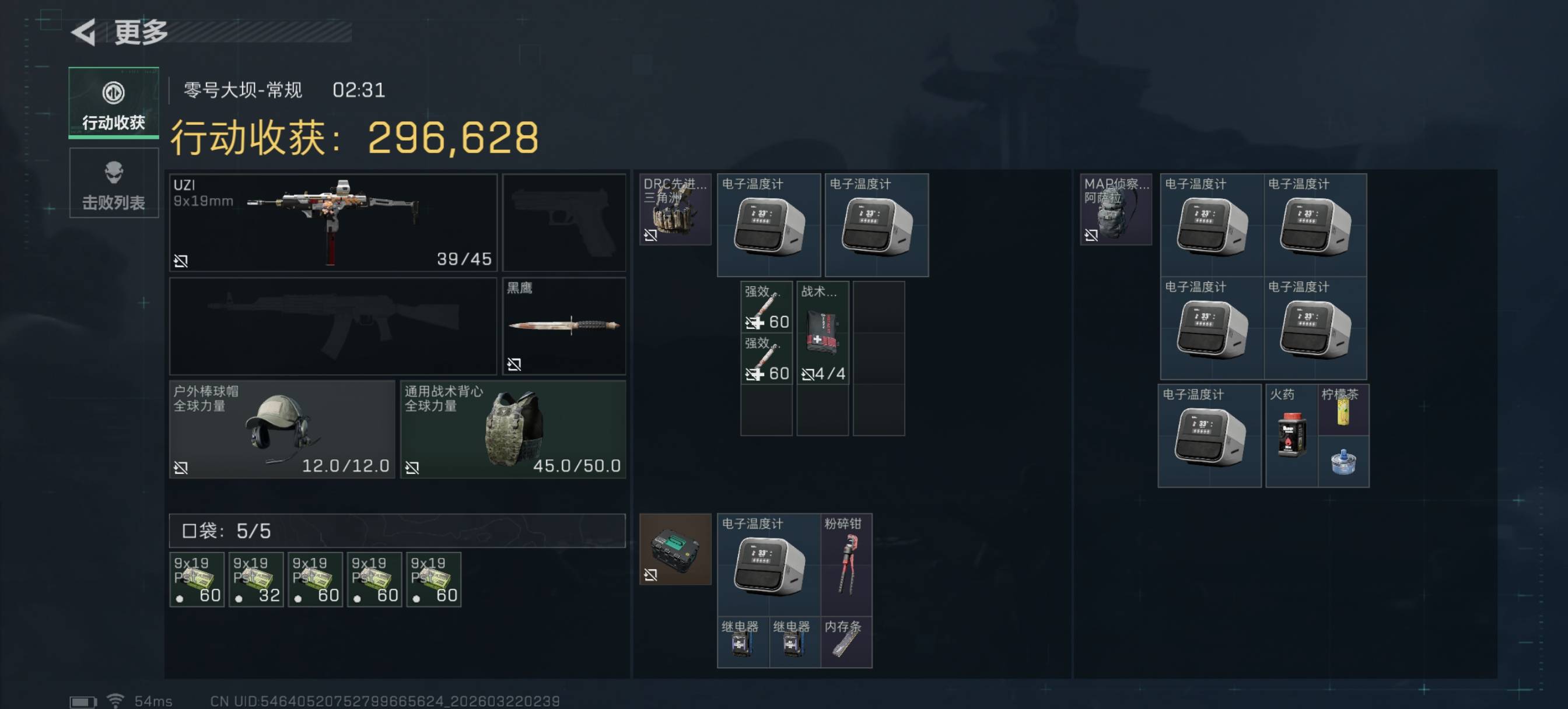Inspect the DRC chest rig slot

click(674, 210)
